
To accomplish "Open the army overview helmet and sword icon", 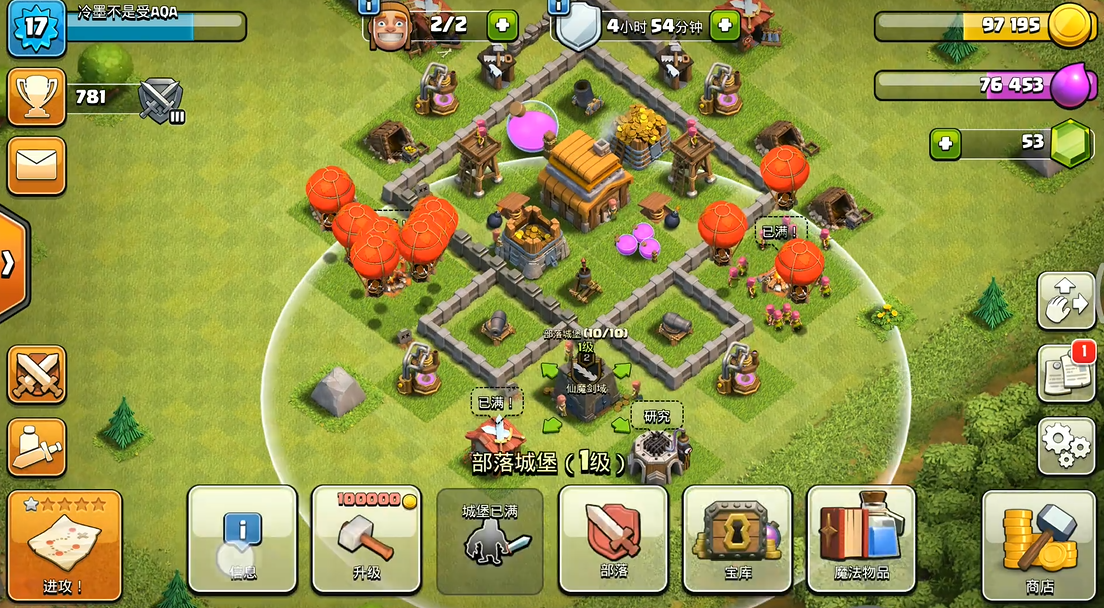I will tap(37, 447).
